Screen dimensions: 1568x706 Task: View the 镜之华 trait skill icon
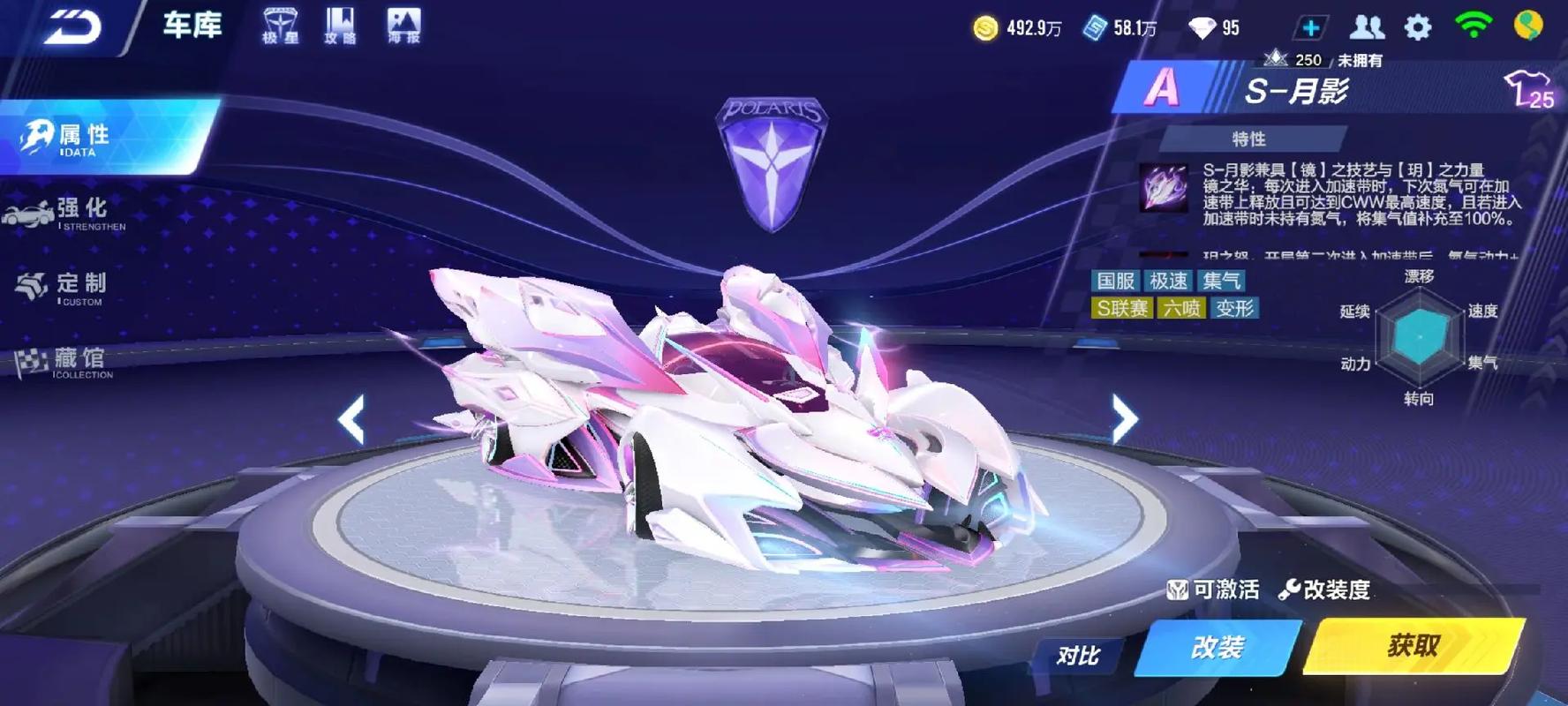click(1163, 187)
